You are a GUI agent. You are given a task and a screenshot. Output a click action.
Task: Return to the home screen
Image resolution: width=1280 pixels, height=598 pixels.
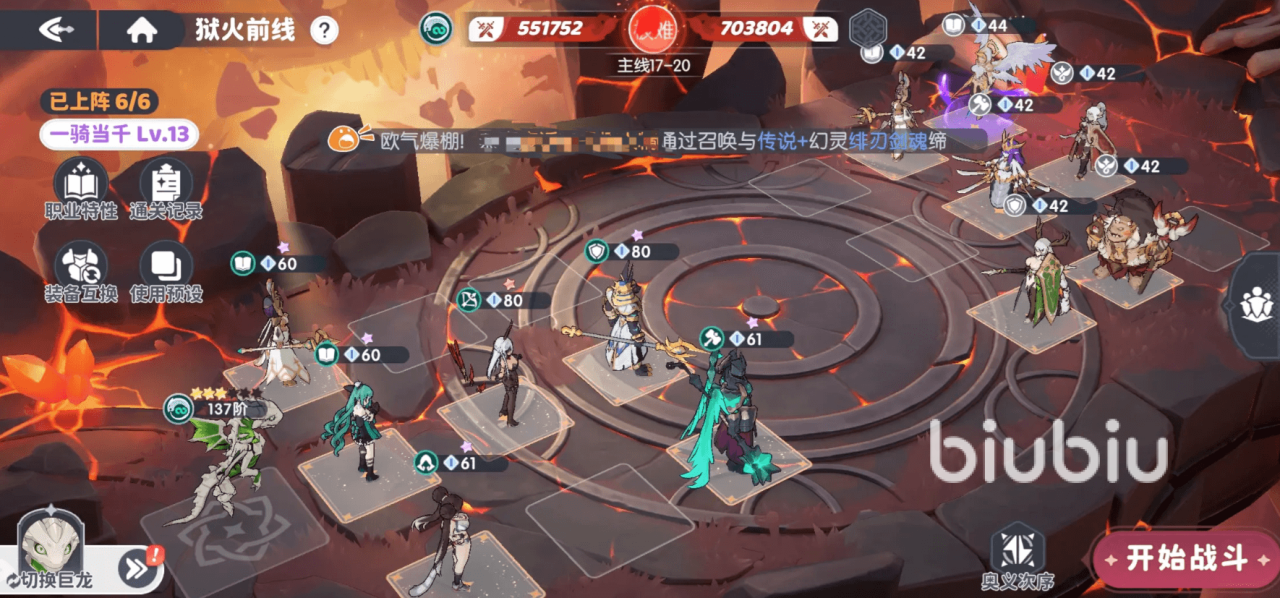click(142, 30)
